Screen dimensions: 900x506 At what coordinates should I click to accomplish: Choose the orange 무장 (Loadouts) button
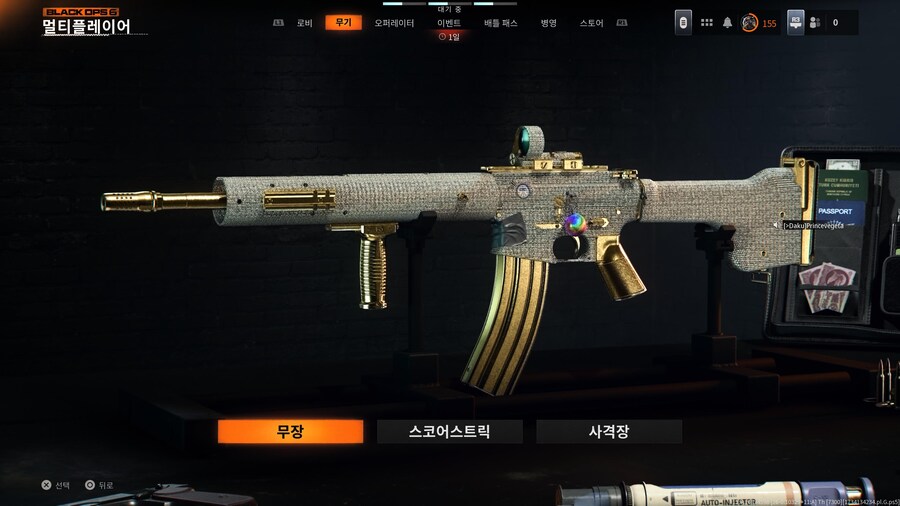pos(290,432)
